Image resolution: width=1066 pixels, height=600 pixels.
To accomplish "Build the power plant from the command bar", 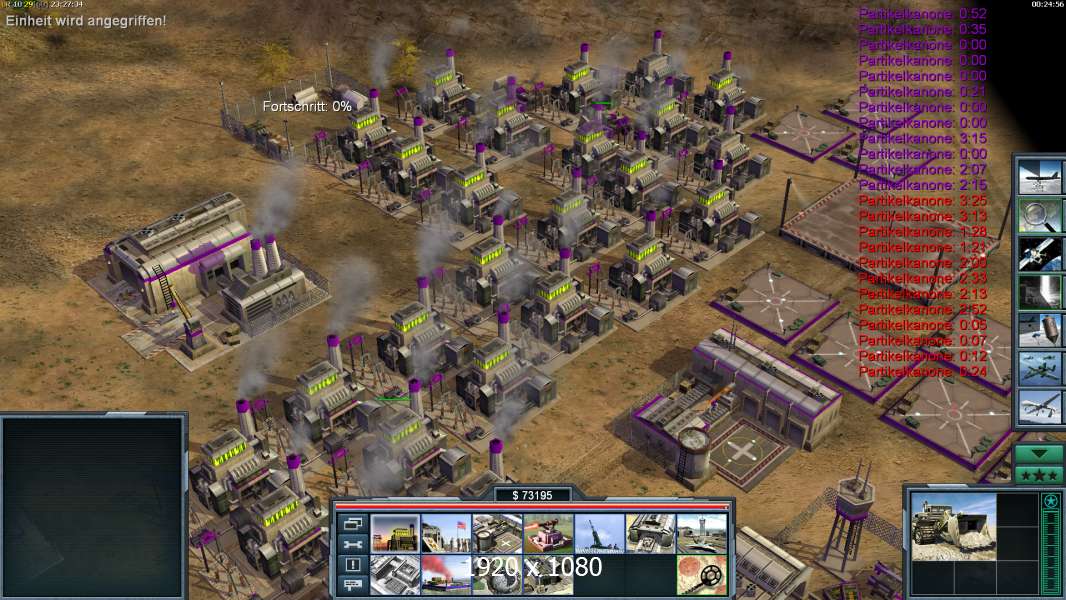I will coord(395,533).
